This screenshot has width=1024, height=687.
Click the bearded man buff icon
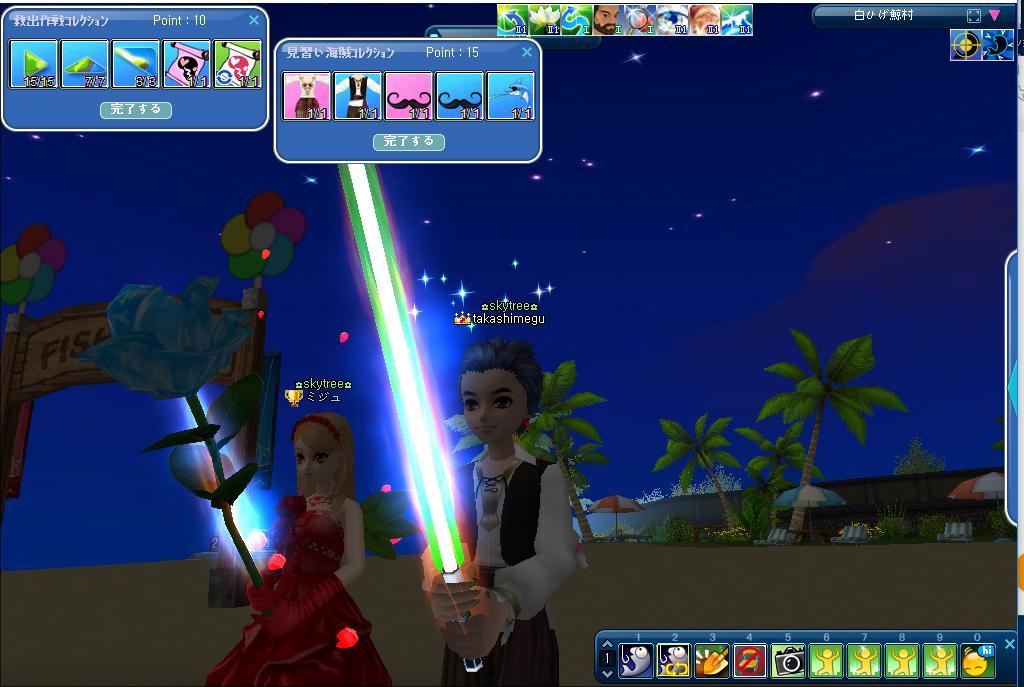[608, 20]
